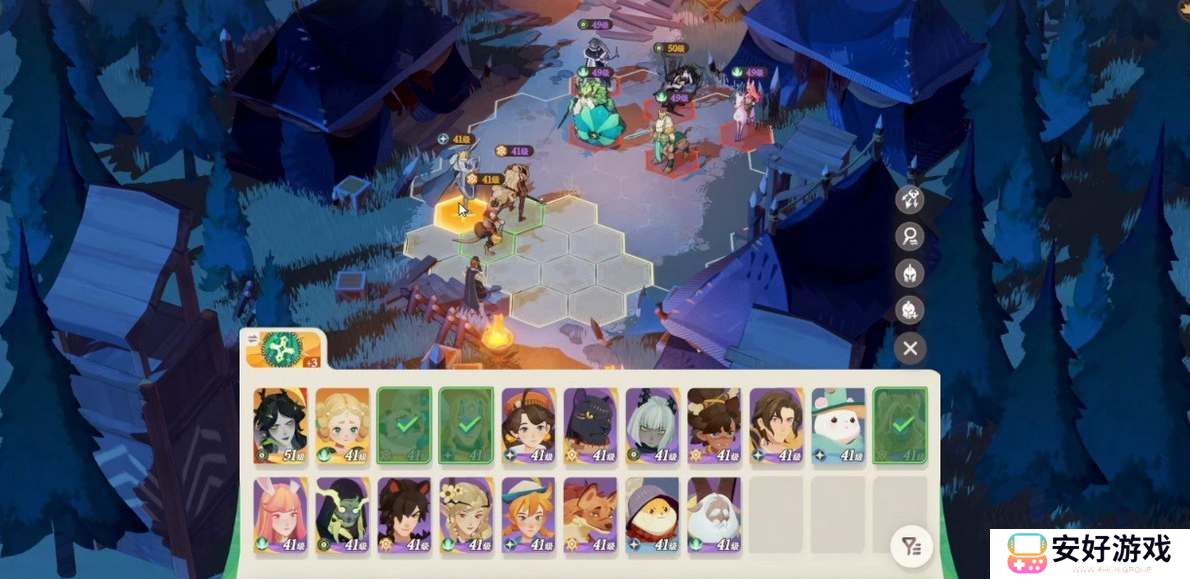Choose the white hamster with teal hat card
This screenshot has height=579, width=1190.
(838, 425)
